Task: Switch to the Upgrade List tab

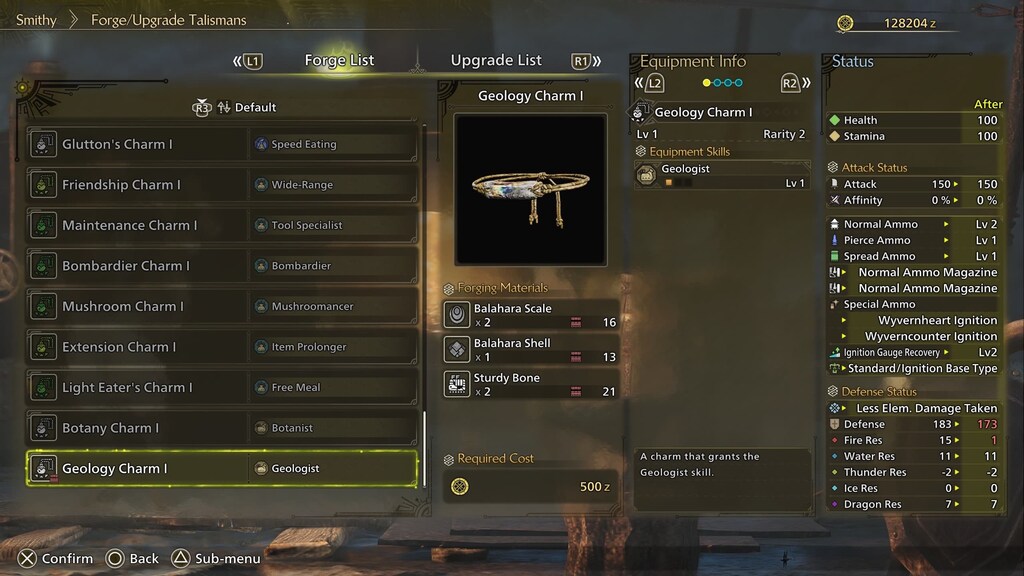Action: 496,60
